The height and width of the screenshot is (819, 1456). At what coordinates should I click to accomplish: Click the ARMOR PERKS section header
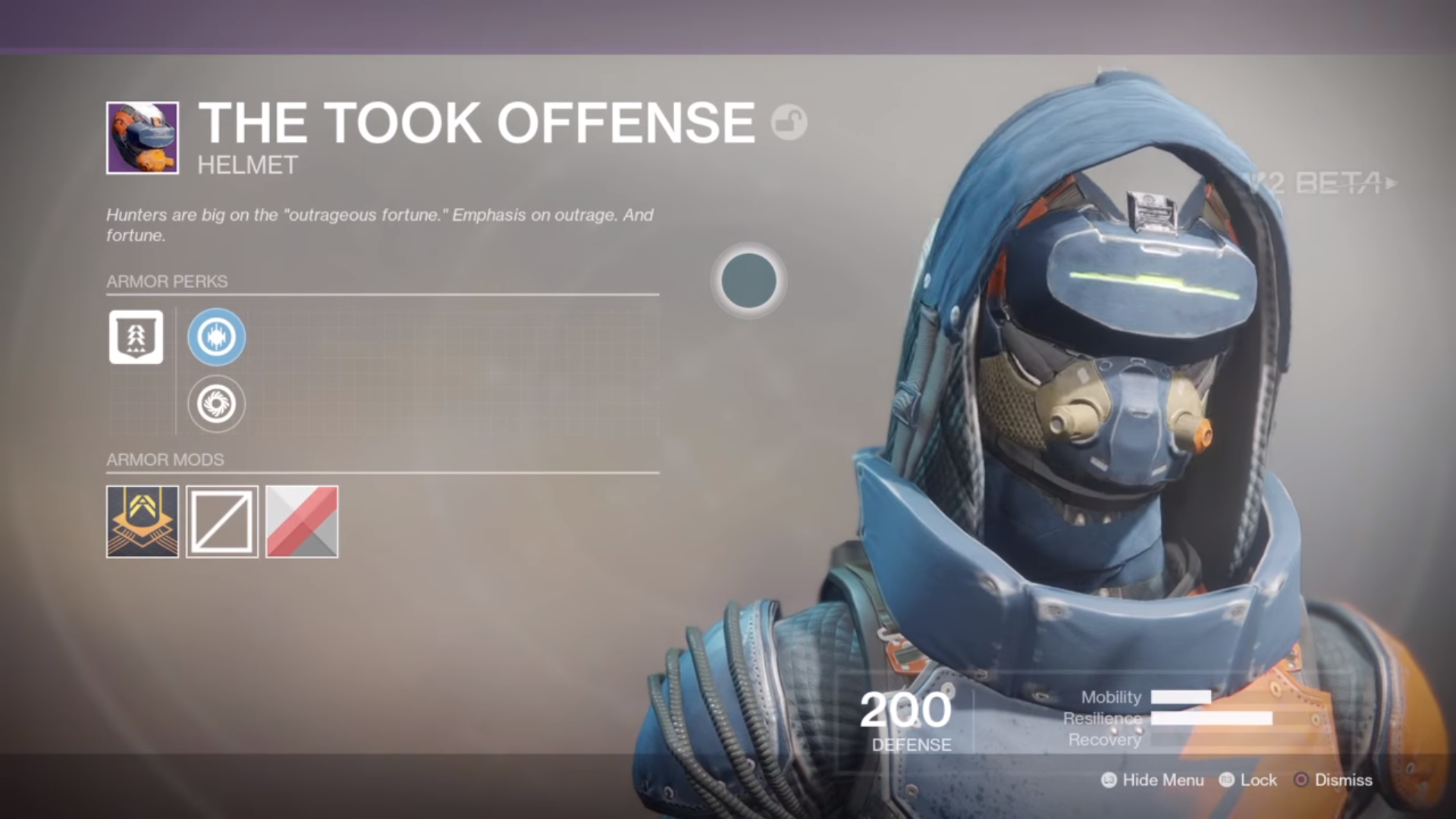point(167,281)
